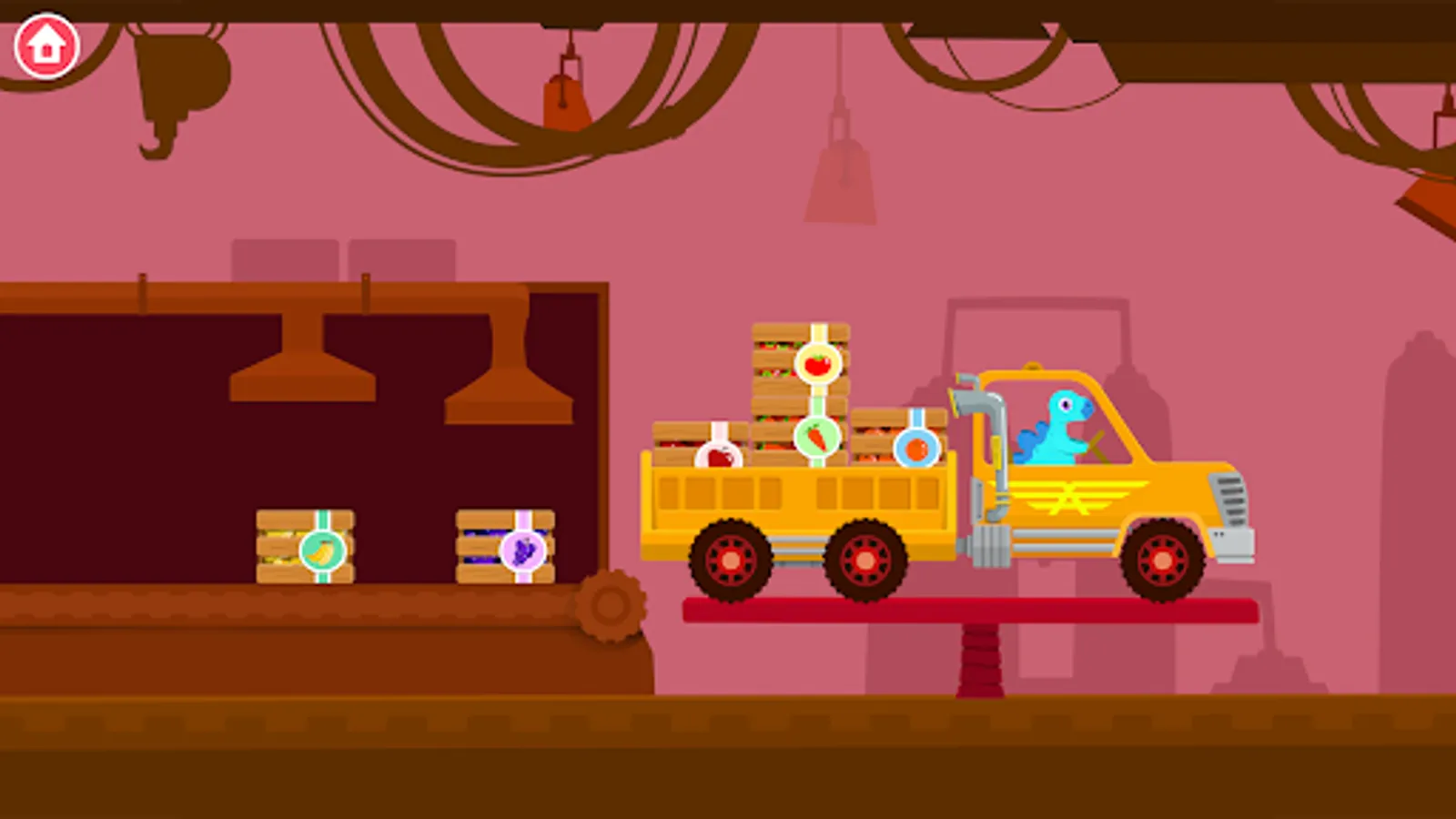The width and height of the screenshot is (1456, 819).
Task: Click the spinning gear beside the conveyor
Action: click(608, 605)
